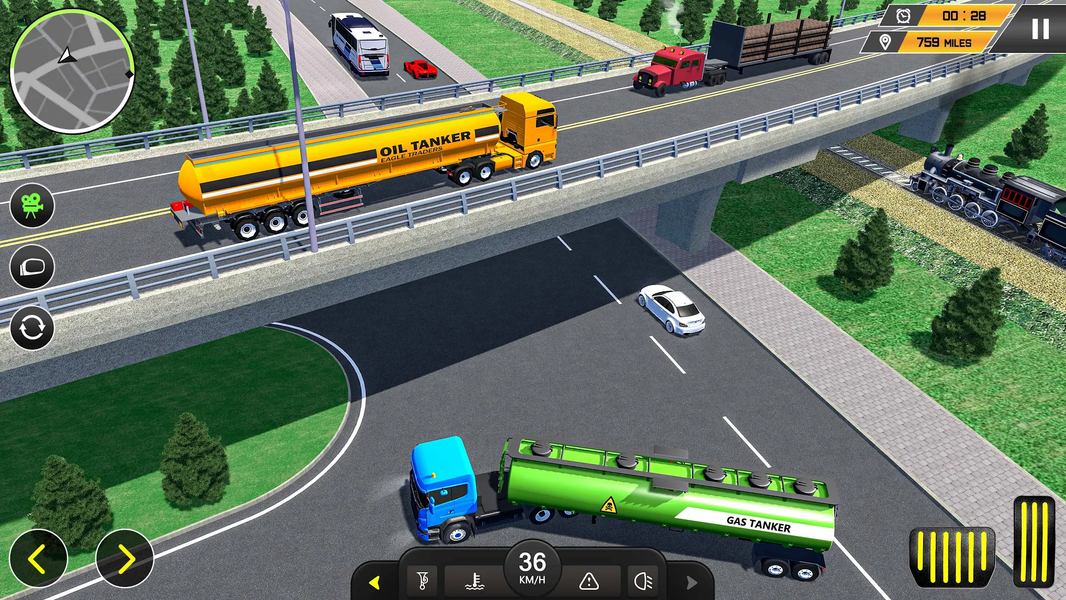Click the engine temperature icon on dashboard
The width and height of the screenshot is (1066, 600).
coord(476,580)
